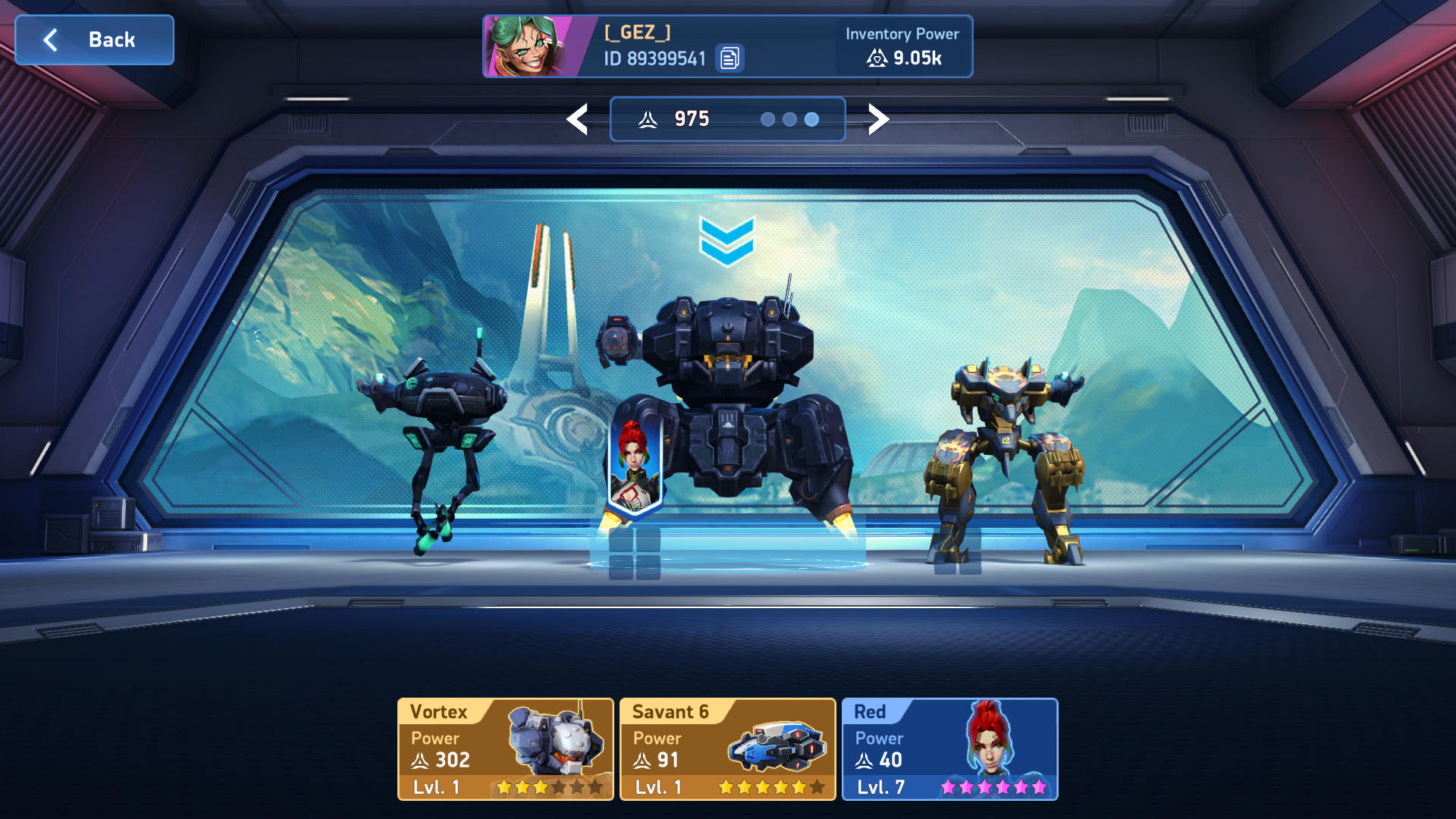Copy the player ID 89399541
The width and height of the screenshot is (1456, 819).
(x=730, y=58)
